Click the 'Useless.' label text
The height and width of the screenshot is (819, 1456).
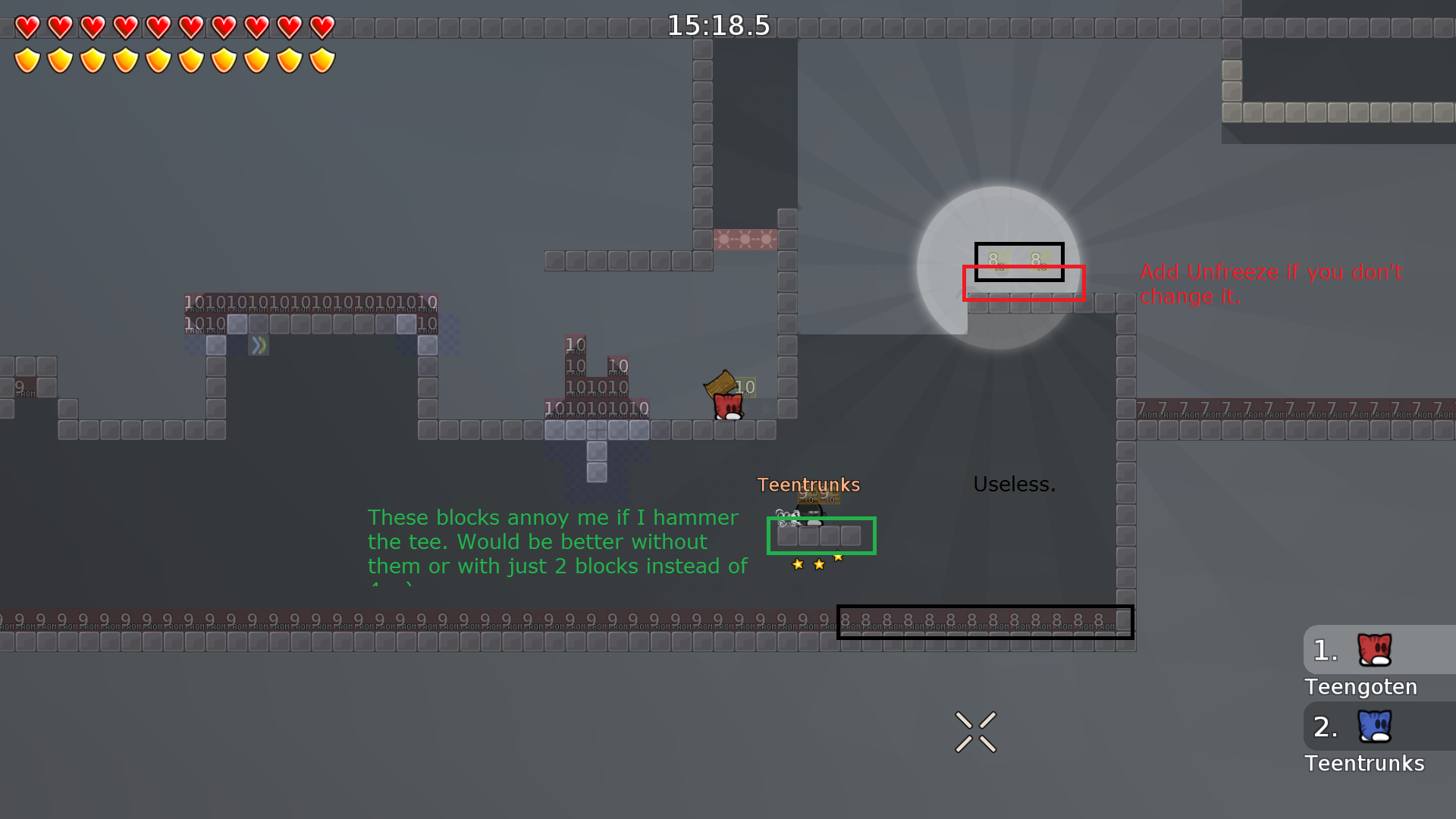(x=1015, y=485)
